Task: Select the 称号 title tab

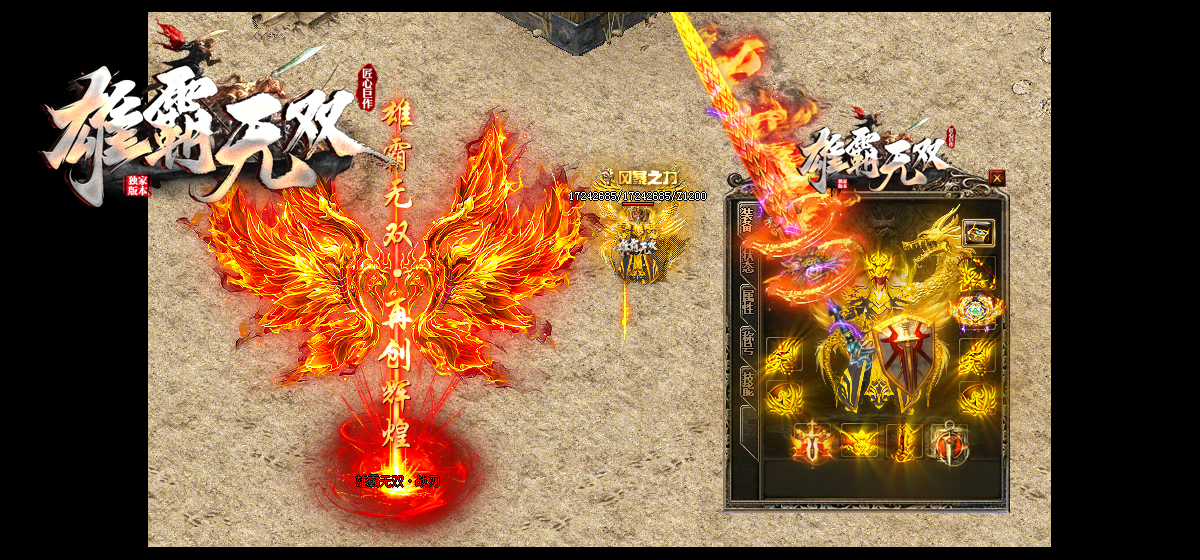Action: [746, 342]
